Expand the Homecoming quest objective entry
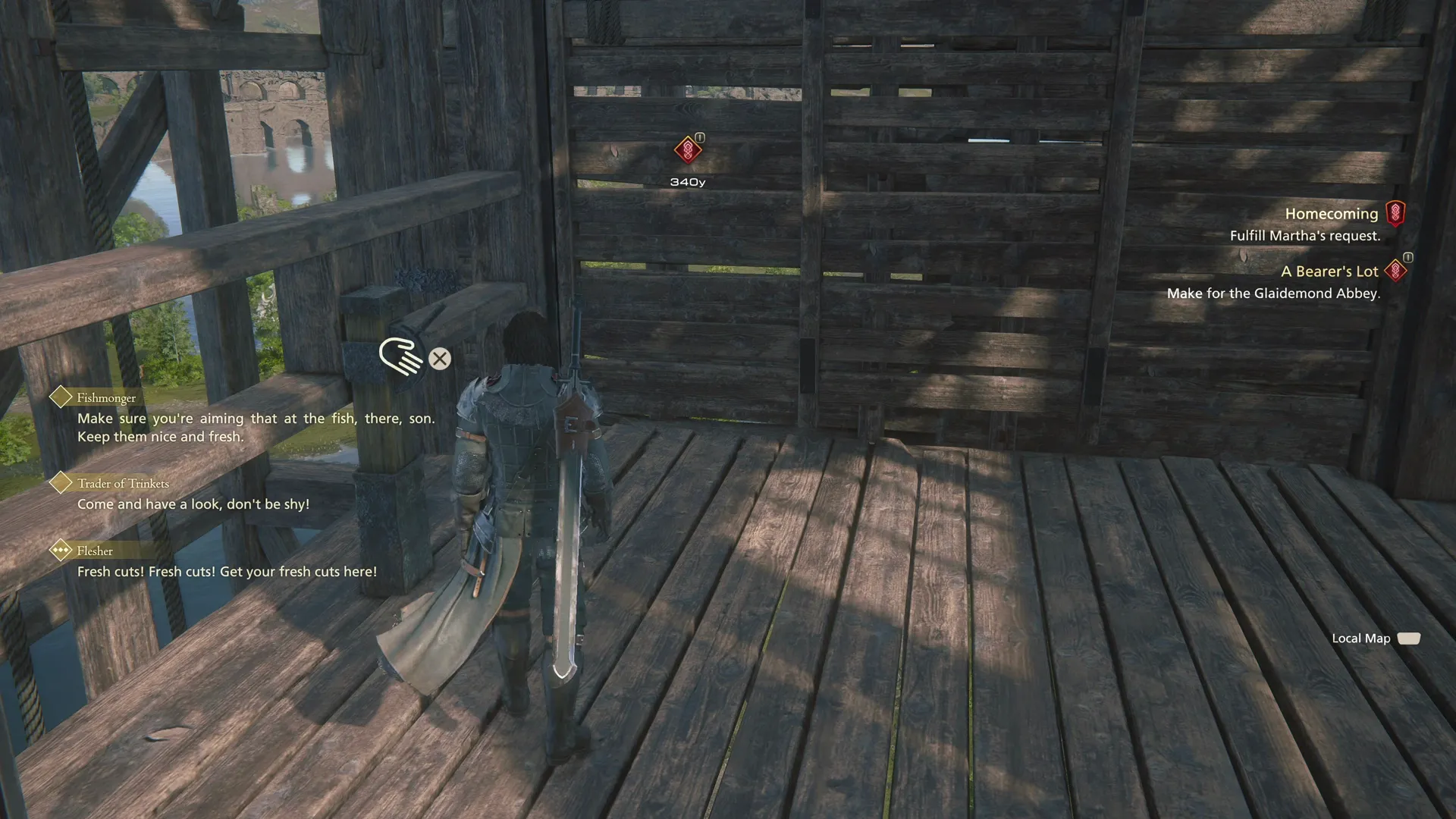The width and height of the screenshot is (1456, 819). pos(1332,214)
